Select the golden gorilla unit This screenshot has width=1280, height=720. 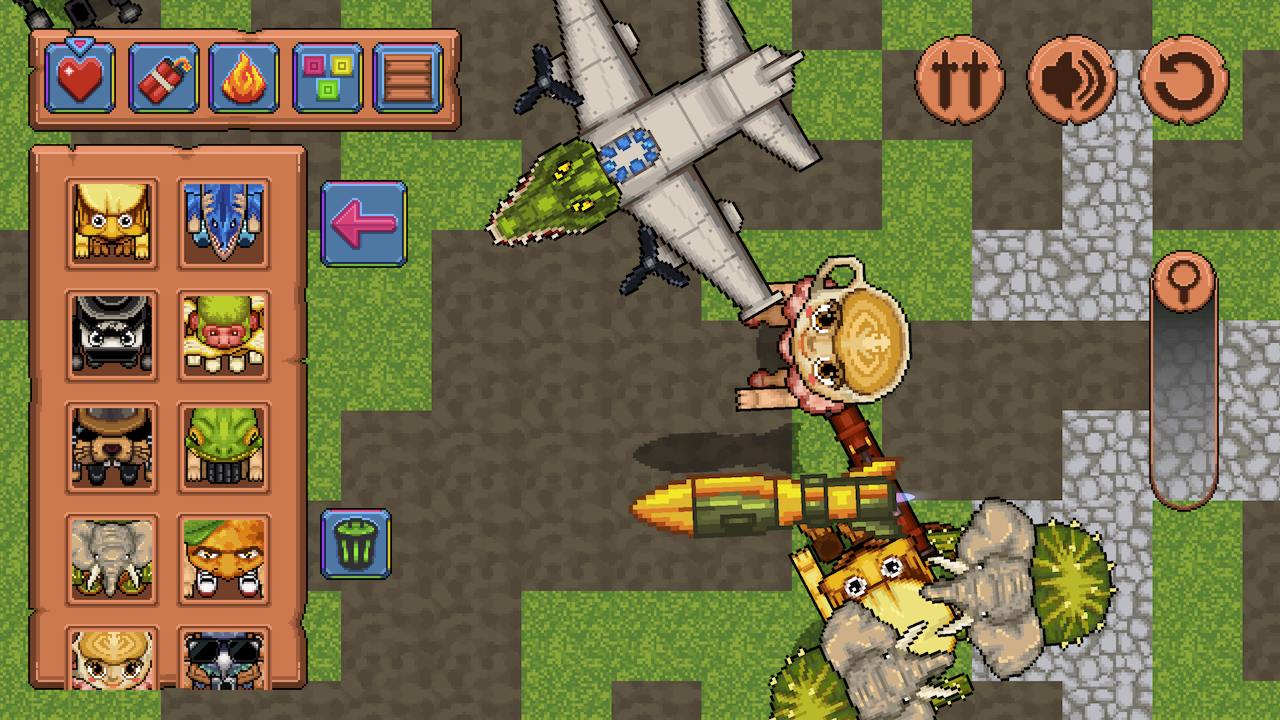click(x=113, y=223)
